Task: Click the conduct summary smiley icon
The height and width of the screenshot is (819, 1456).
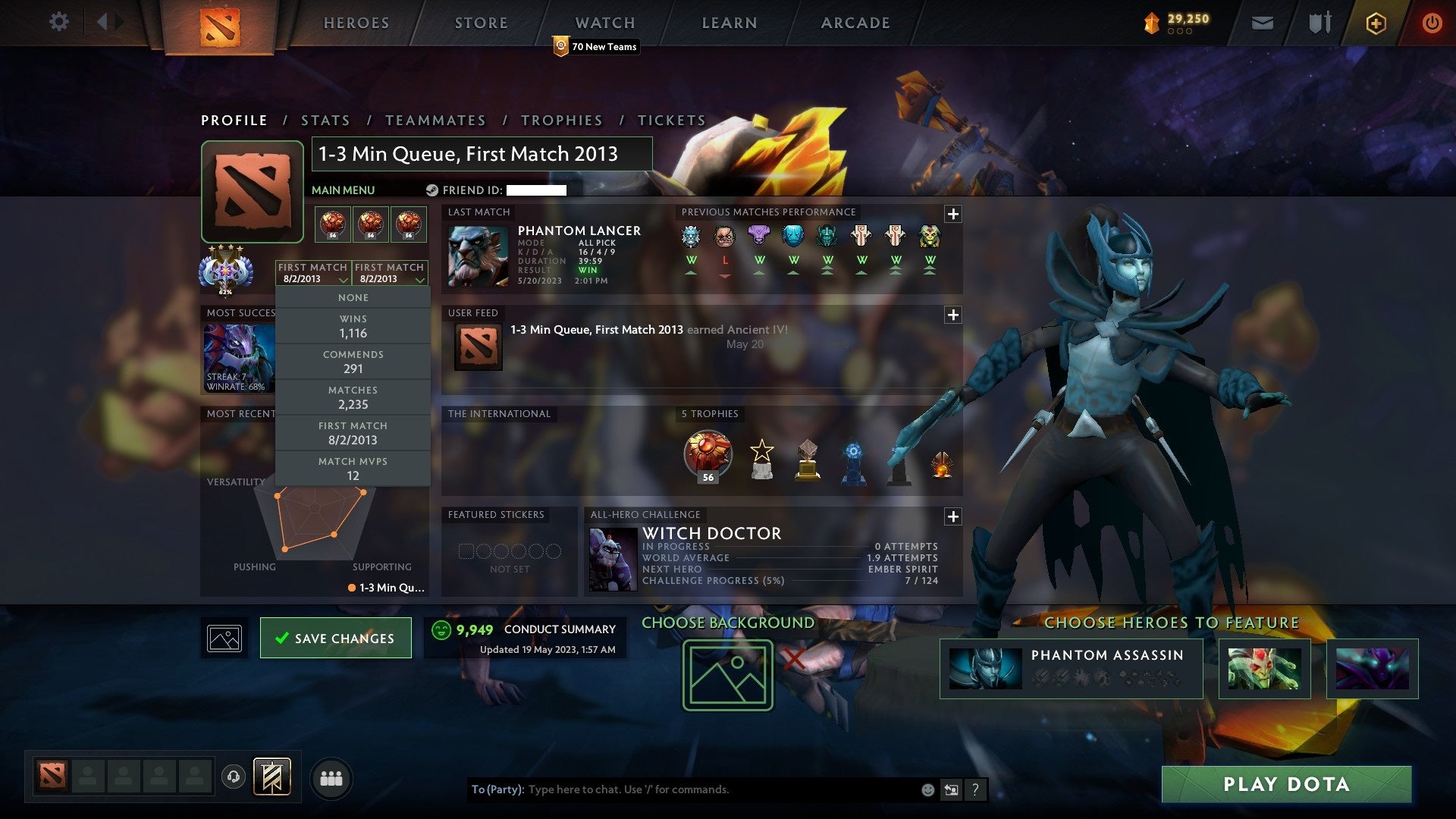Action: coord(441,629)
